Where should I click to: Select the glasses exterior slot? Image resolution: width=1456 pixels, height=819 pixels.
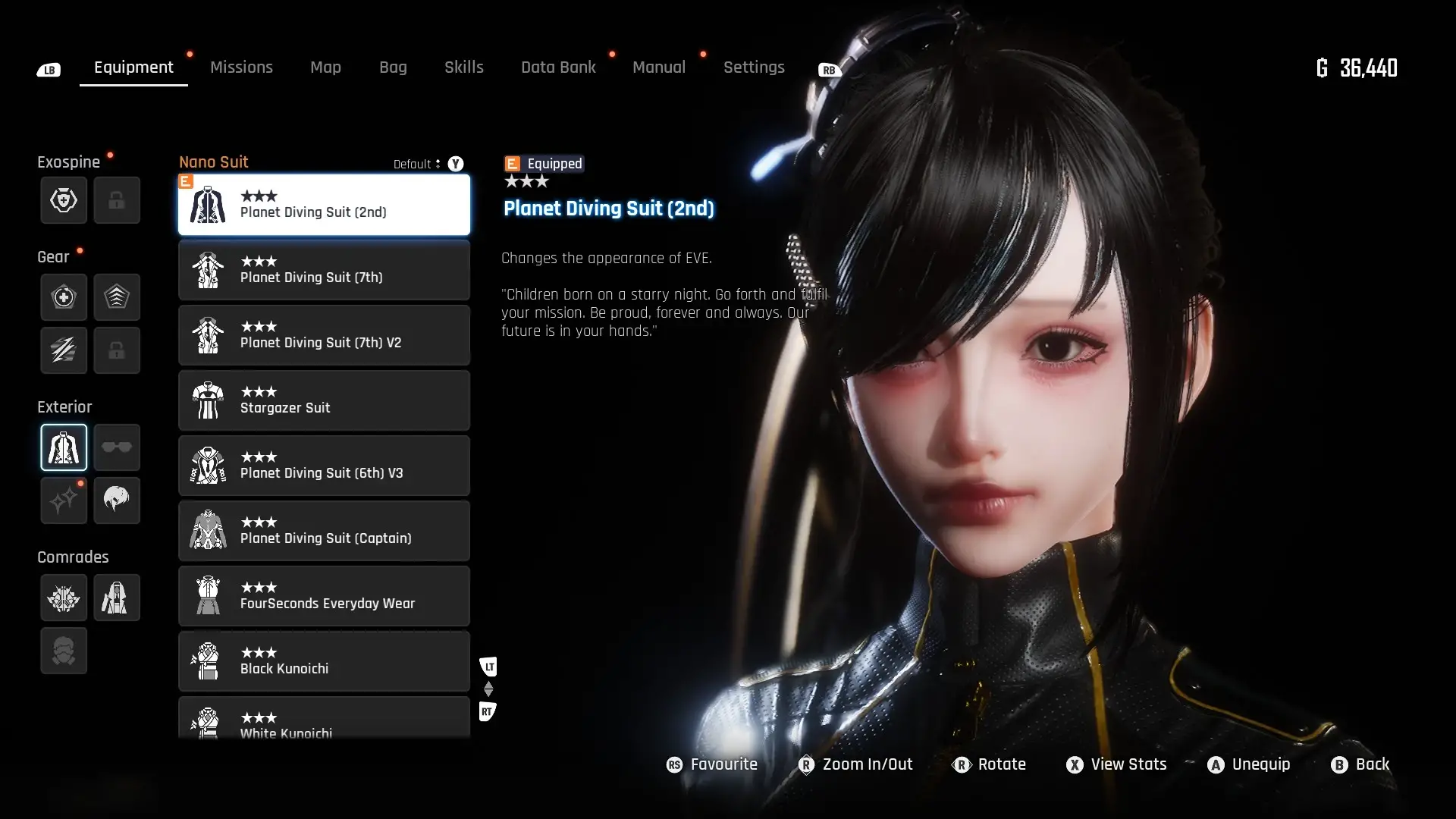(x=117, y=447)
